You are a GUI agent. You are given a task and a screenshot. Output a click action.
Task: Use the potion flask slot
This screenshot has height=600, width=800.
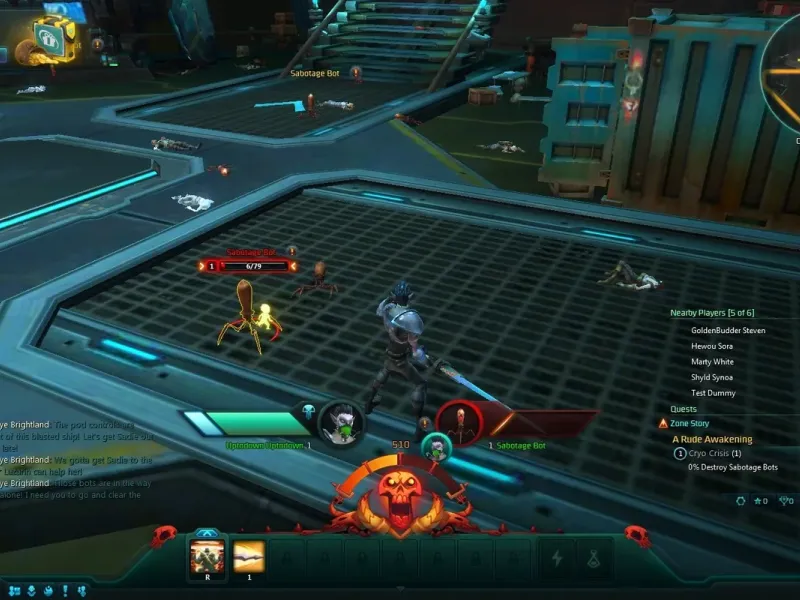pos(594,559)
